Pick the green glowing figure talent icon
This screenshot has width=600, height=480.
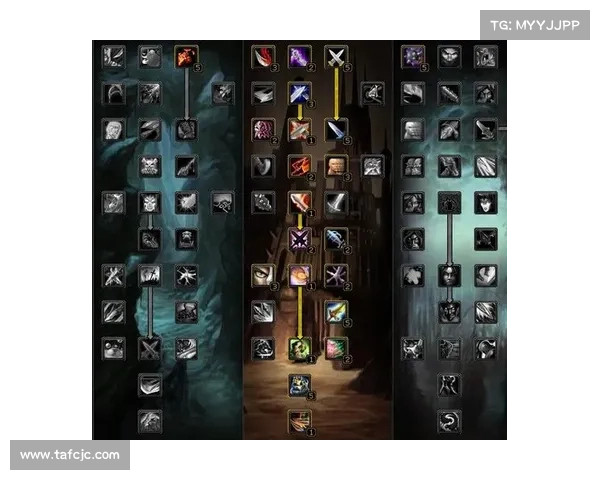click(299, 348)
